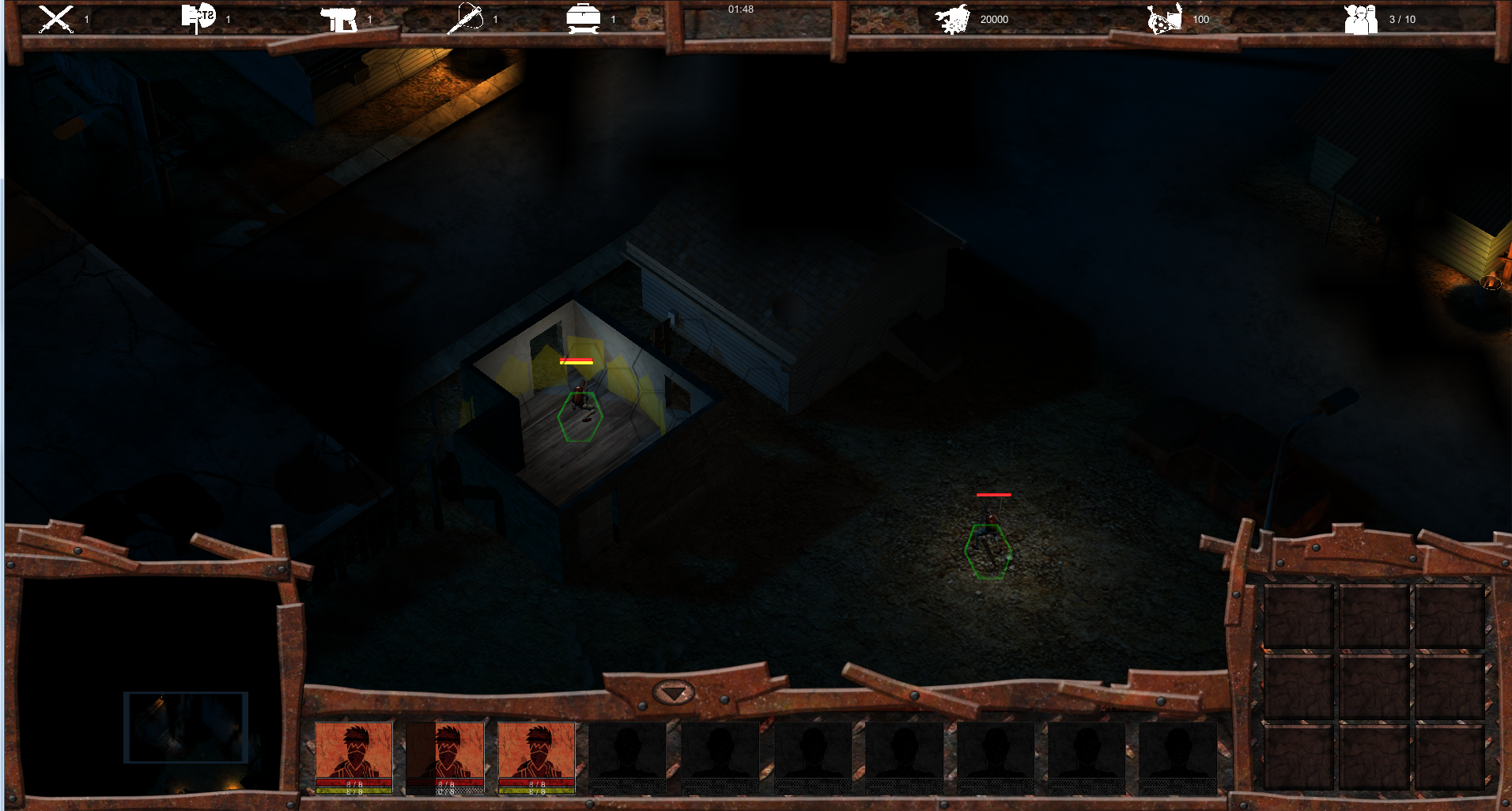
Task: Select the crossed swords melee icon
Action: [x=56, y=19]
